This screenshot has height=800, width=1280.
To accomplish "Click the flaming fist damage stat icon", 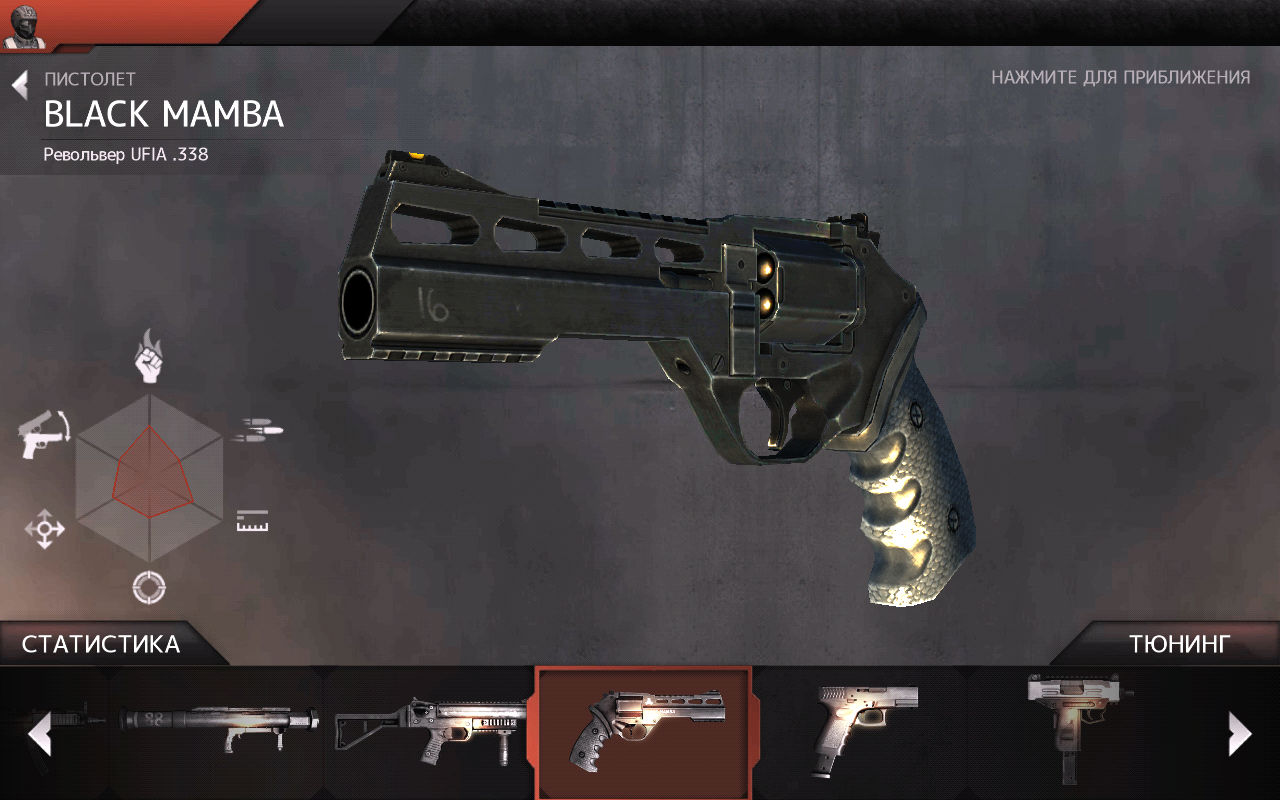I will click(x=149, y=355).
